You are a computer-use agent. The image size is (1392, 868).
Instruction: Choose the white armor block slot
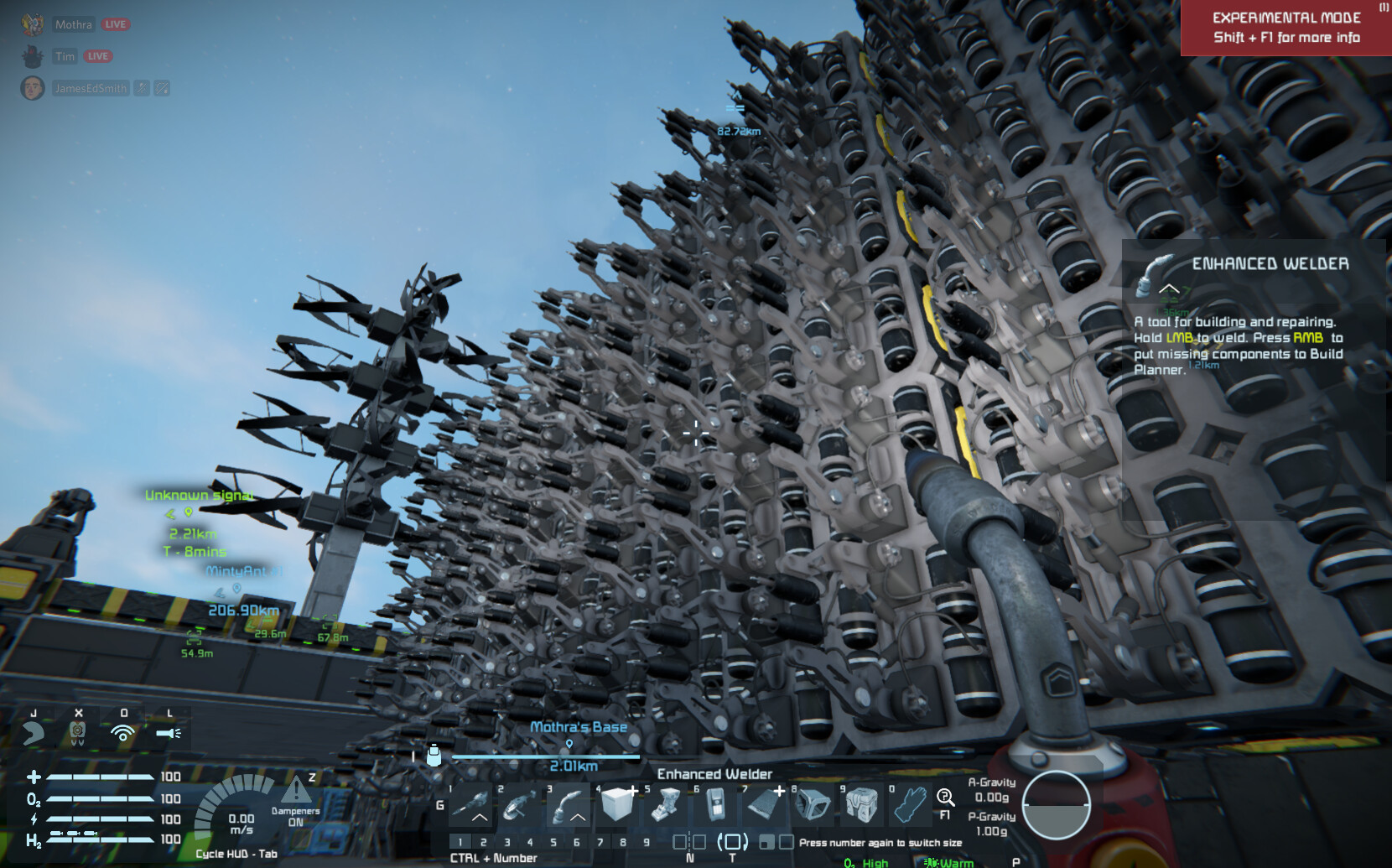(x=618, y=805)
